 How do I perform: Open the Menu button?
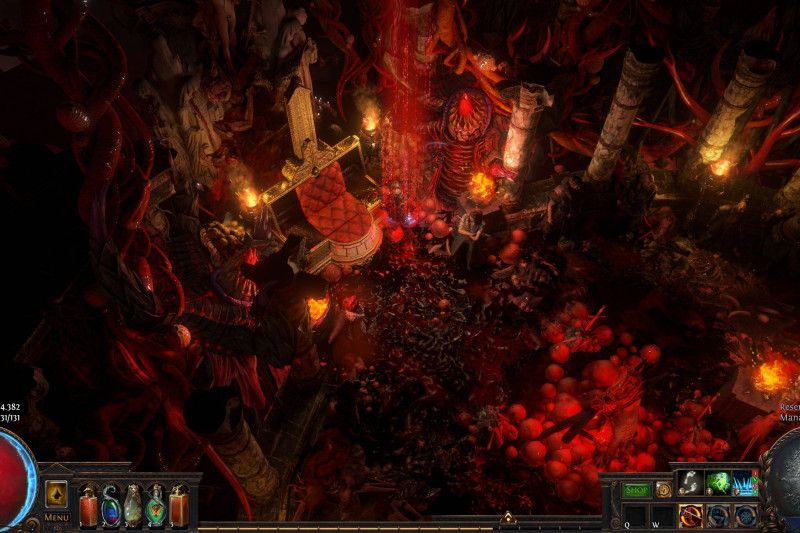56,517
